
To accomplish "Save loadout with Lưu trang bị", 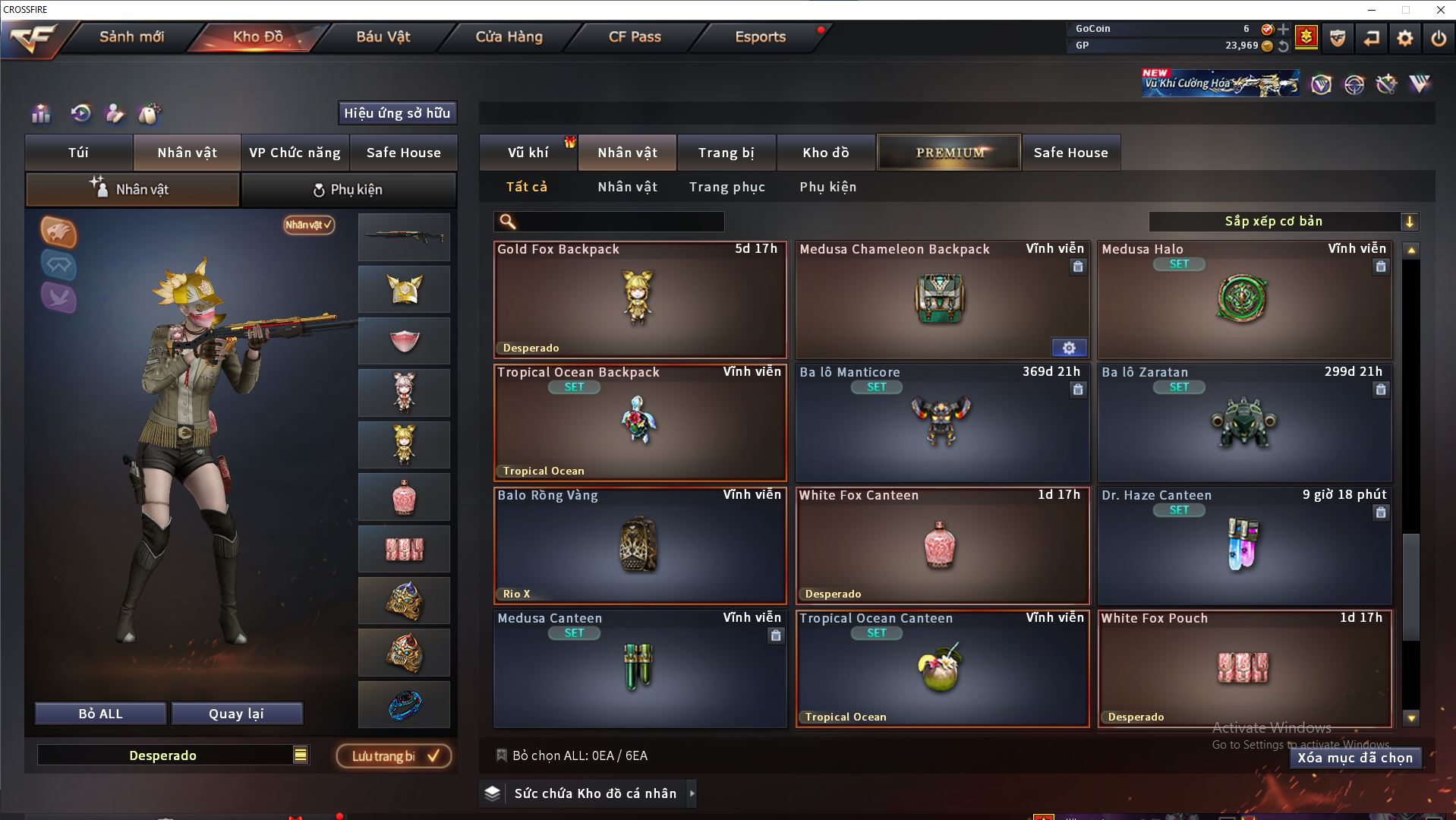I will click(x=394, y=756).
